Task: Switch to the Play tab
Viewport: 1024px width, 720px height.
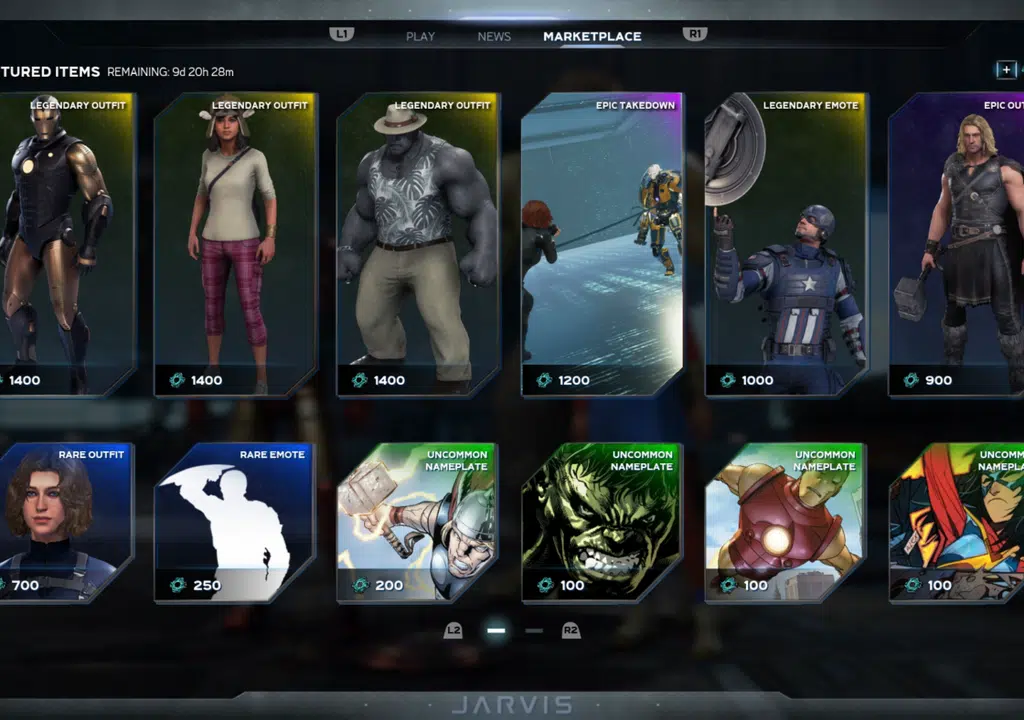Action: point(420,37)
